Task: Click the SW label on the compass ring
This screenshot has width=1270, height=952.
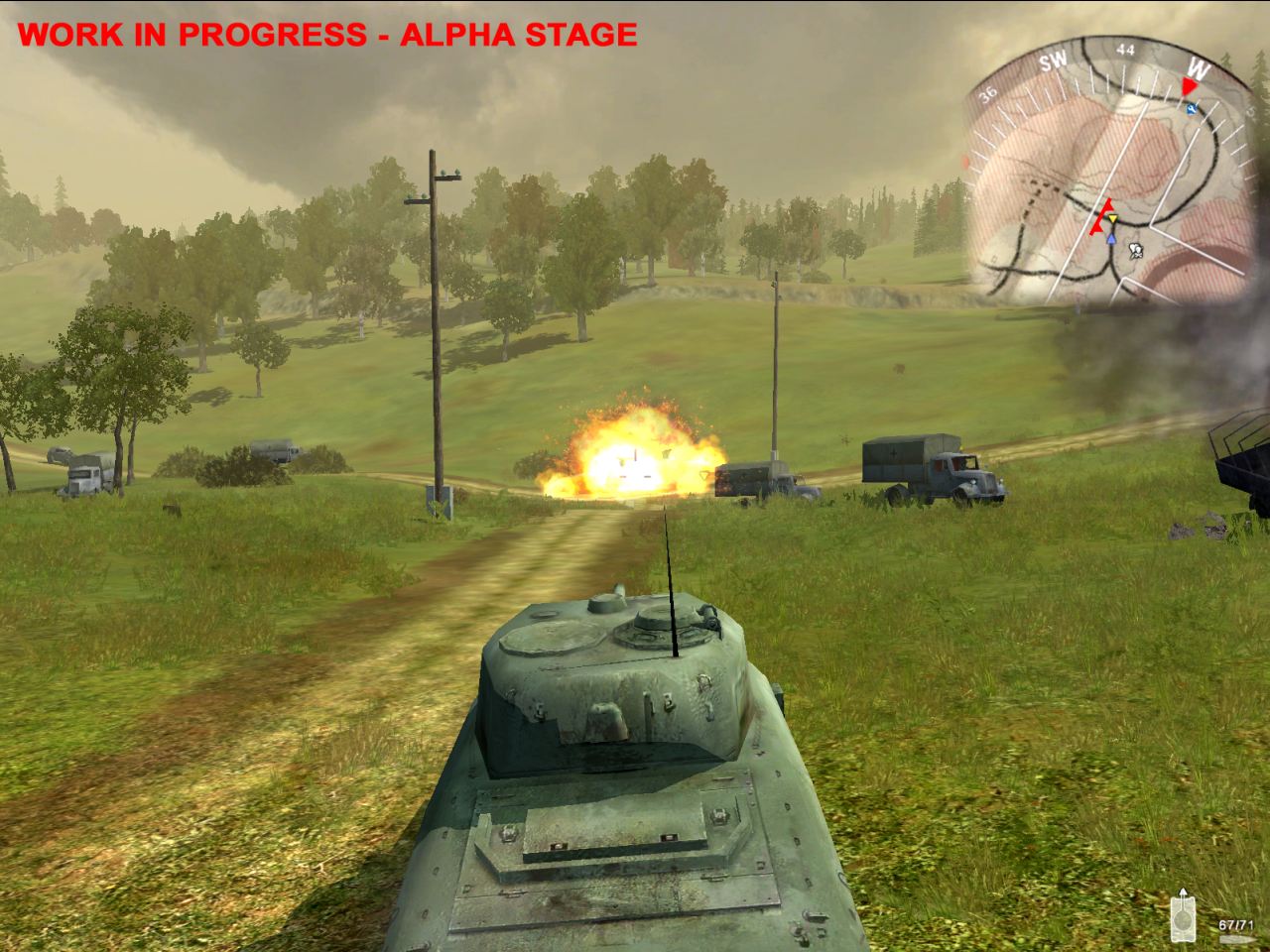Action: point(1052,61)
